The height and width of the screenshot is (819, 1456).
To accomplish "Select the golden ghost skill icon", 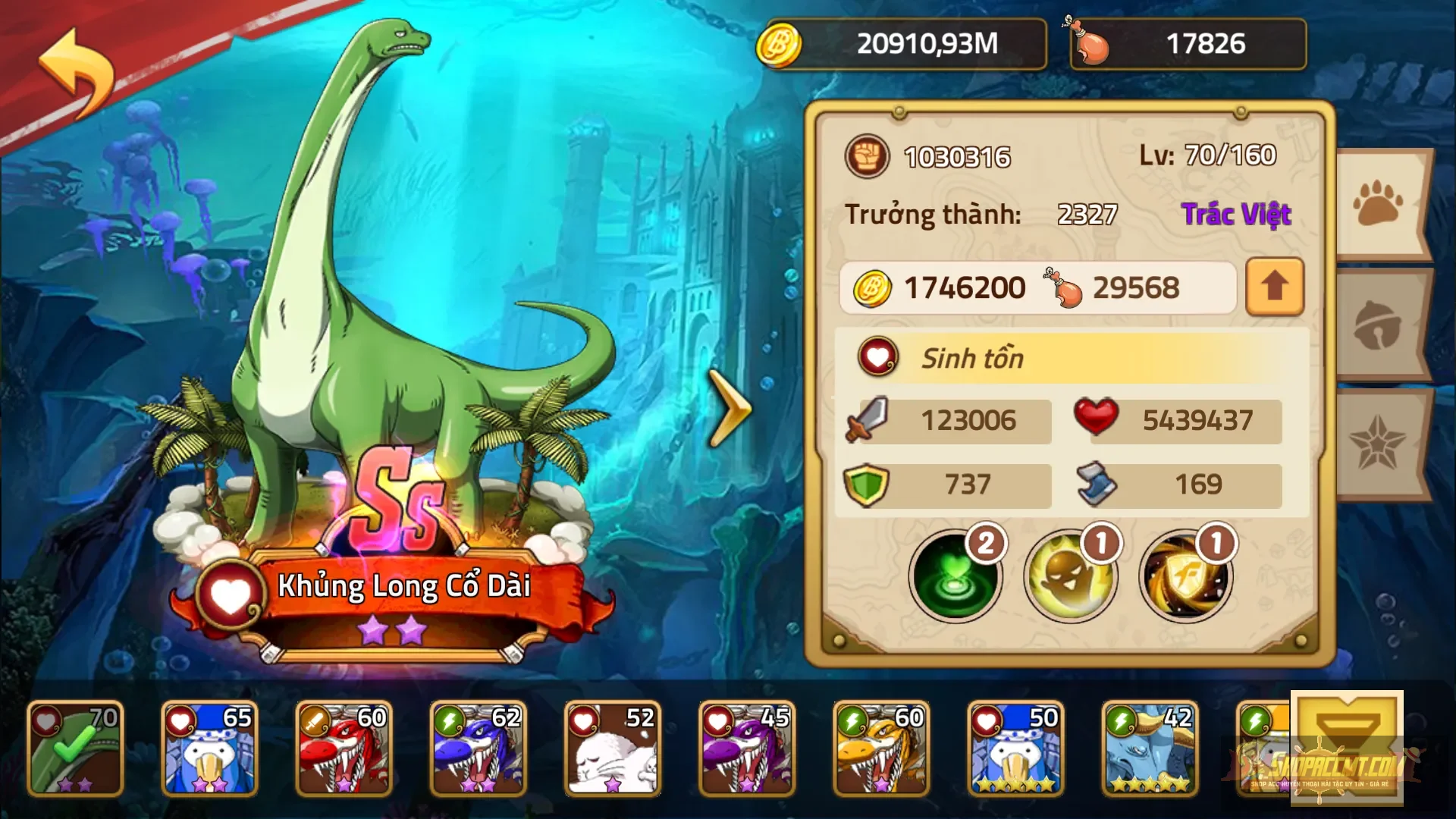I will [1069, 576].
